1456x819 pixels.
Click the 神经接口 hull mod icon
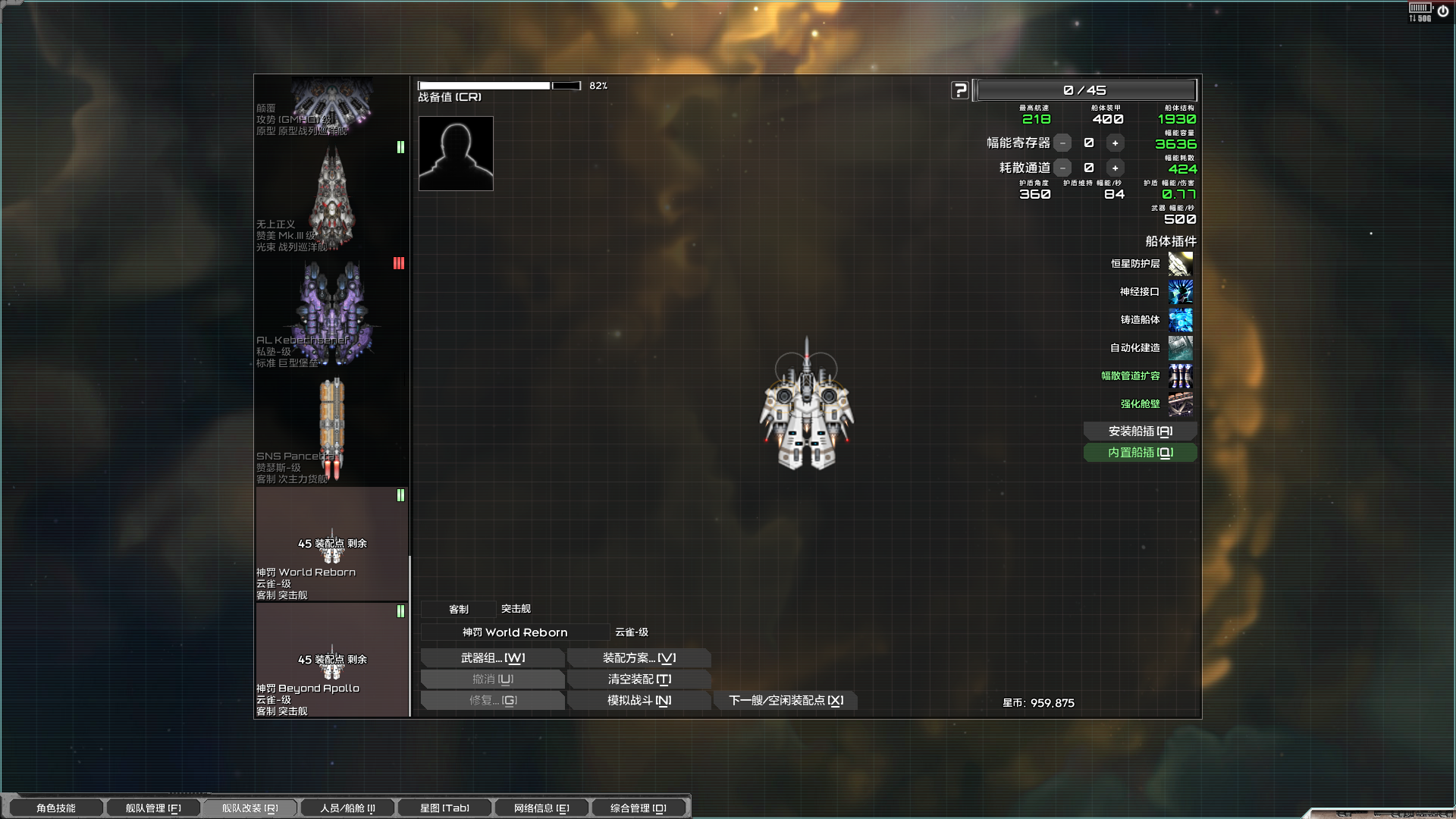(1181, 292)
